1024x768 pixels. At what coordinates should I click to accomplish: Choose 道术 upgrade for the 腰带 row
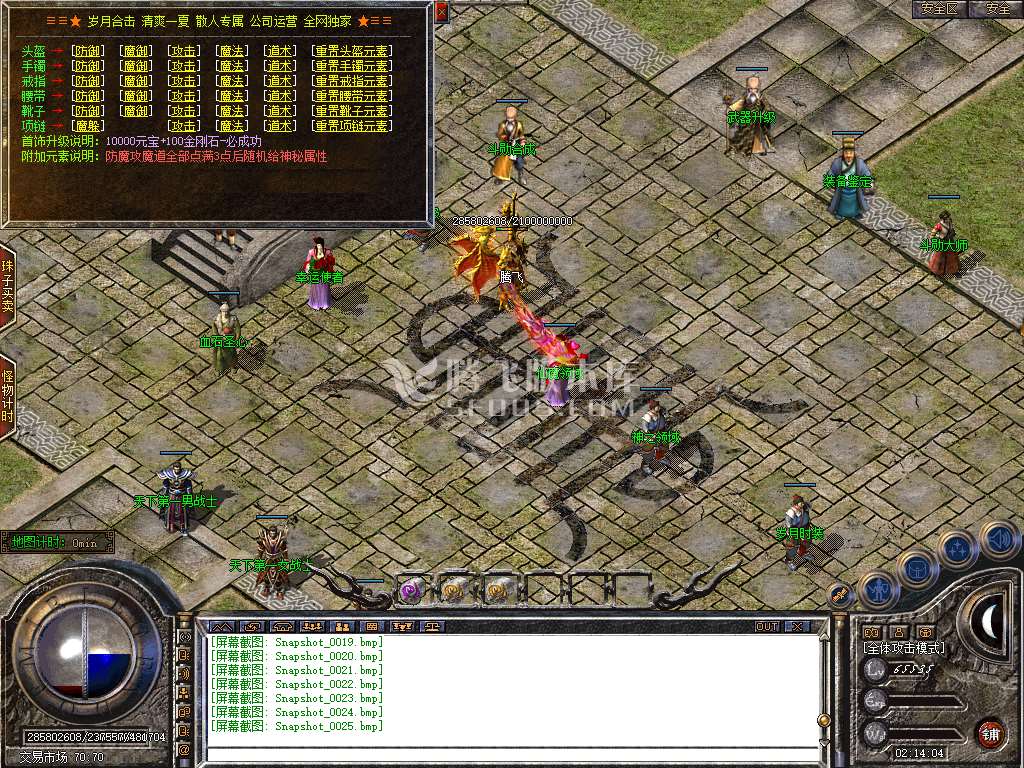coord(279,96)
